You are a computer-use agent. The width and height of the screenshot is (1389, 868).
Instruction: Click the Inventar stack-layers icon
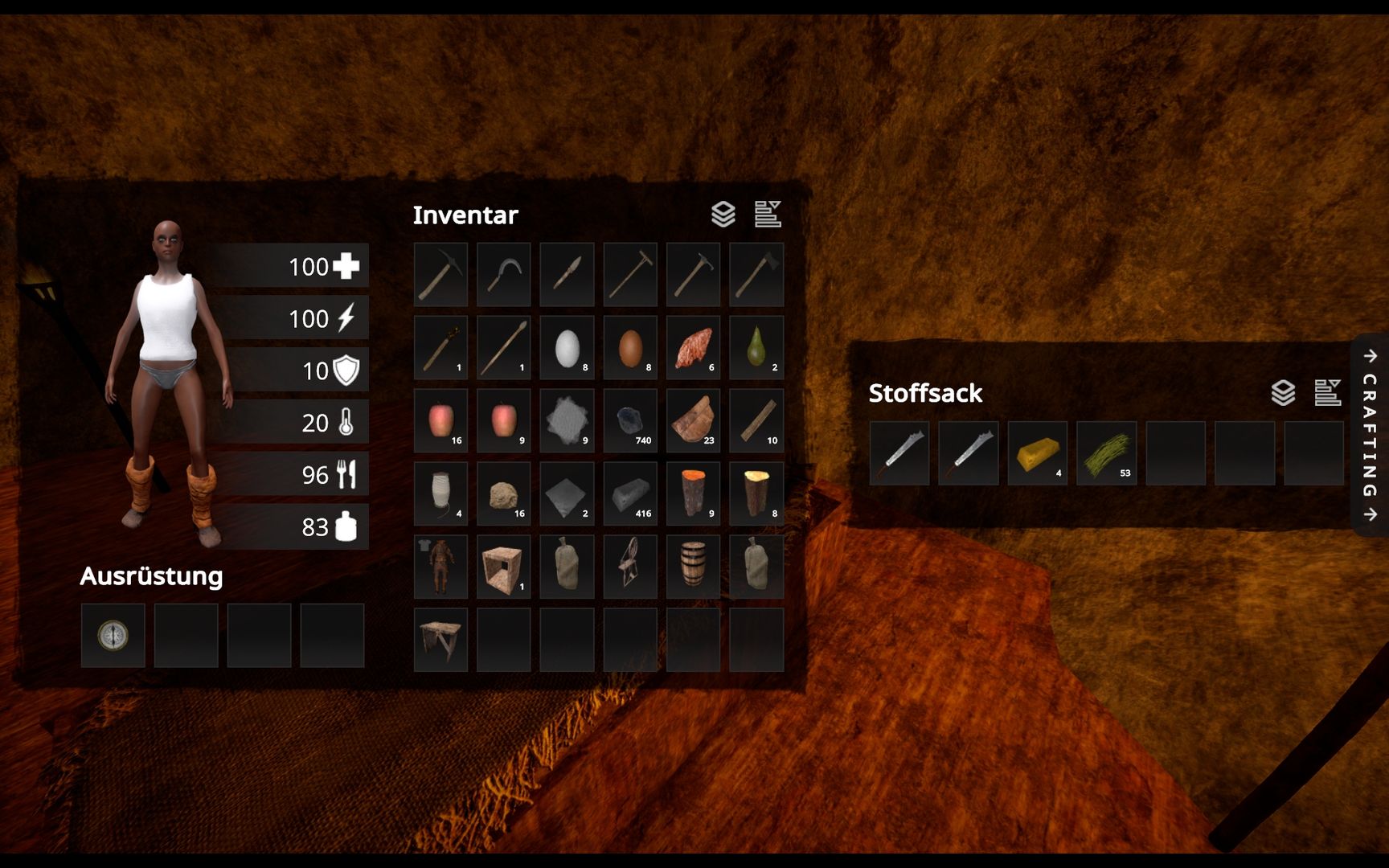[723, 215]
